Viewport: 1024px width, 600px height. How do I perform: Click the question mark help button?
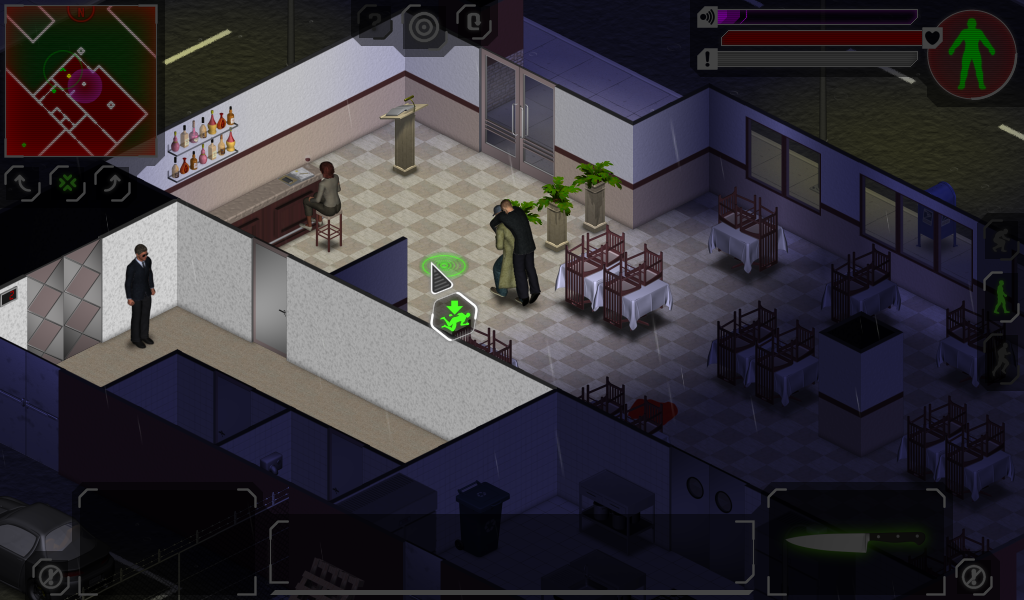[375, 22]
